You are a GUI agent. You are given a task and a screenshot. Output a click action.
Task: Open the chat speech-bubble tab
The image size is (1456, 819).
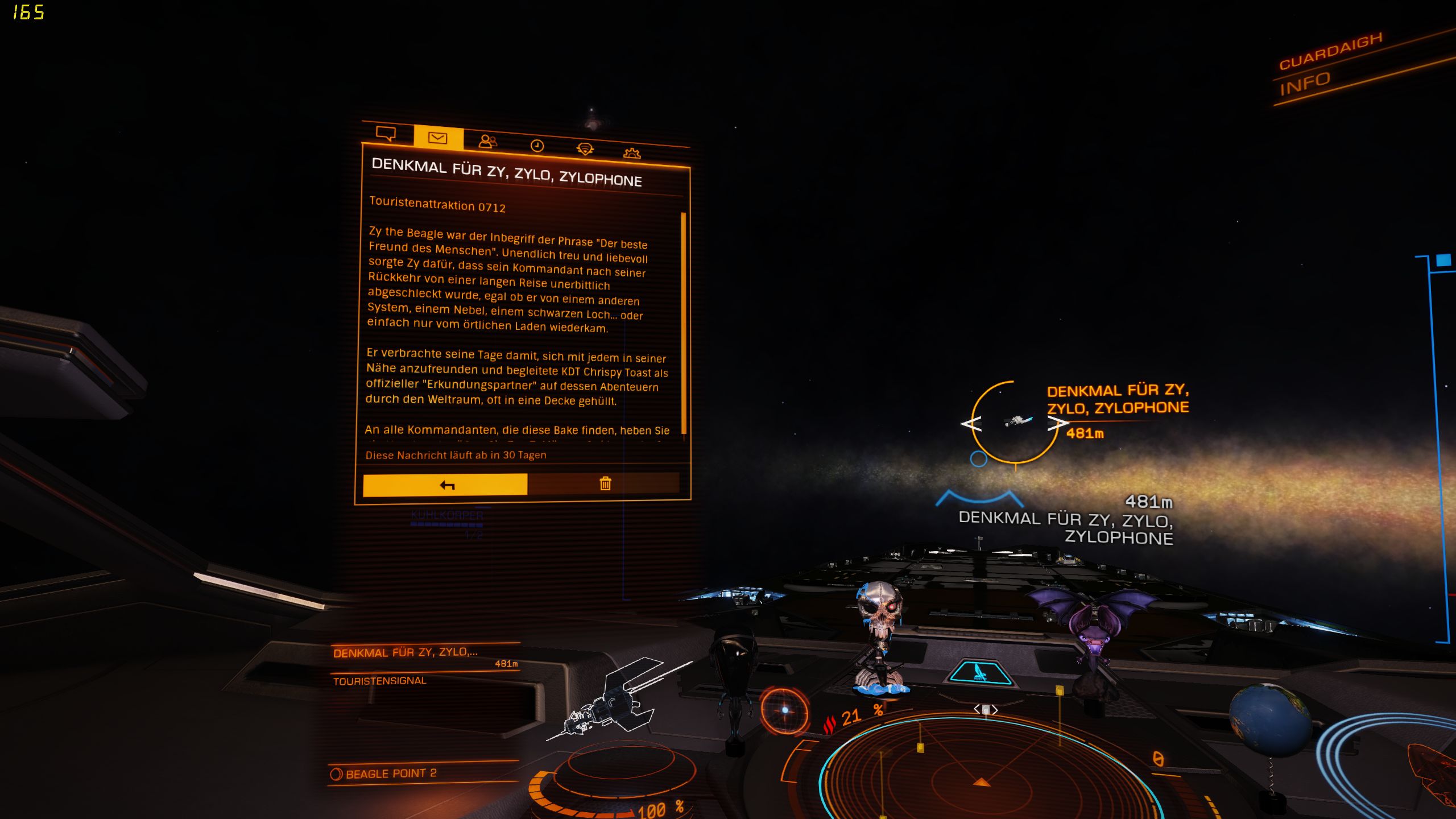386,134
